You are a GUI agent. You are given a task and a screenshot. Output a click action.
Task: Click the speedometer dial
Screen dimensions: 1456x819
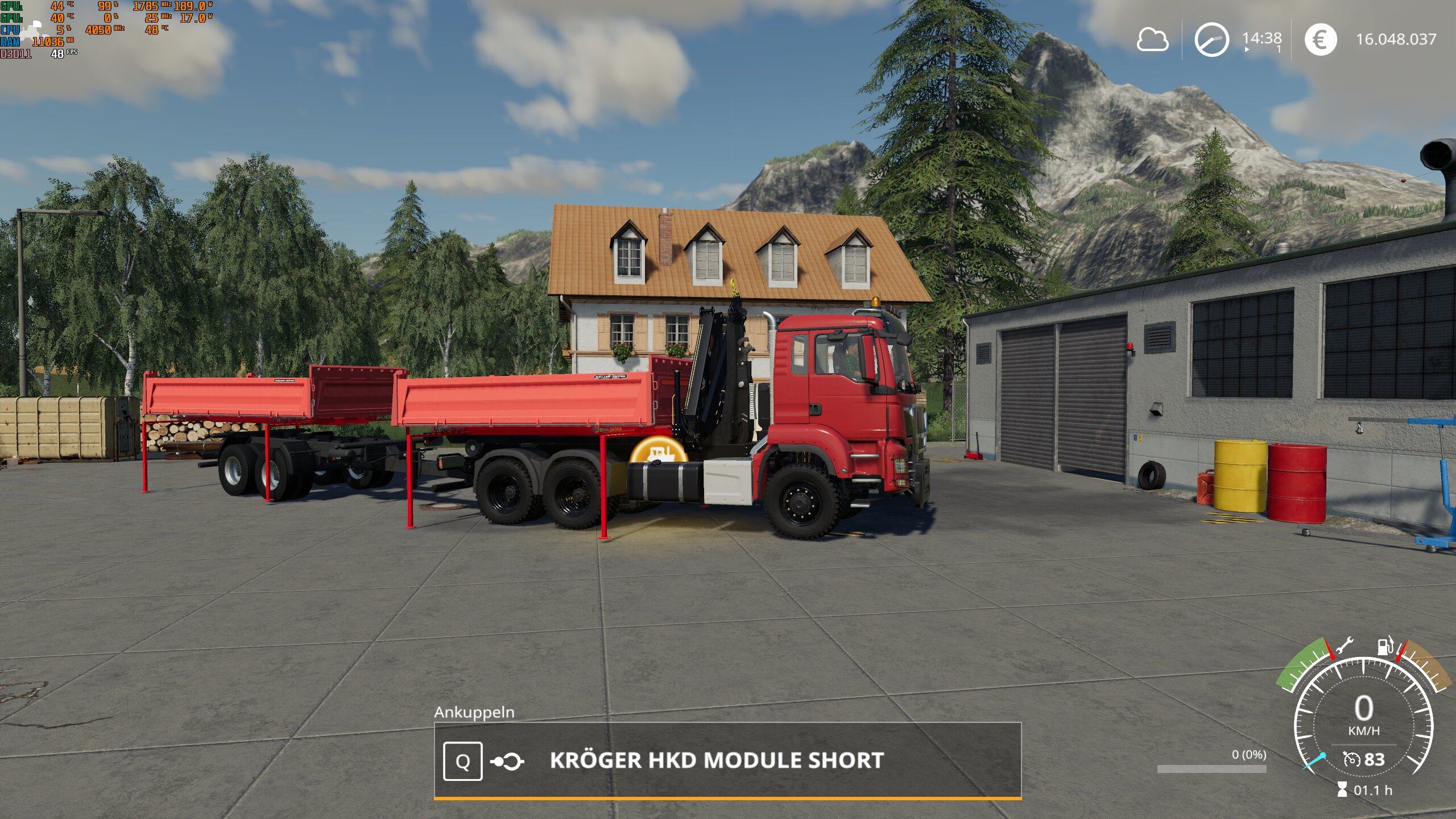(x=1363, y=718)
